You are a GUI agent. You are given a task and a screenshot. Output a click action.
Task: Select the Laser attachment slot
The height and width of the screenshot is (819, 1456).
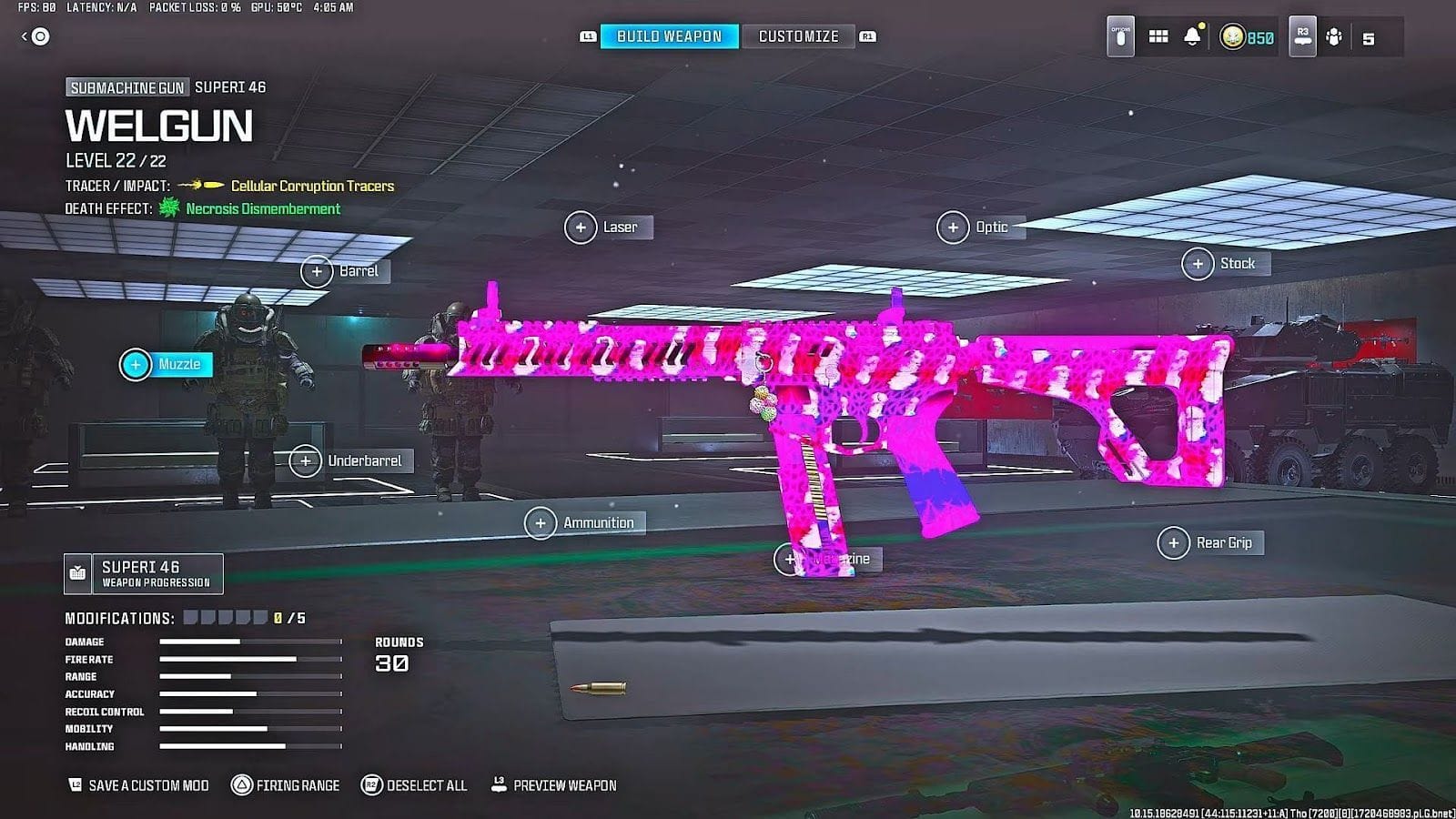[x=608, y=227]
